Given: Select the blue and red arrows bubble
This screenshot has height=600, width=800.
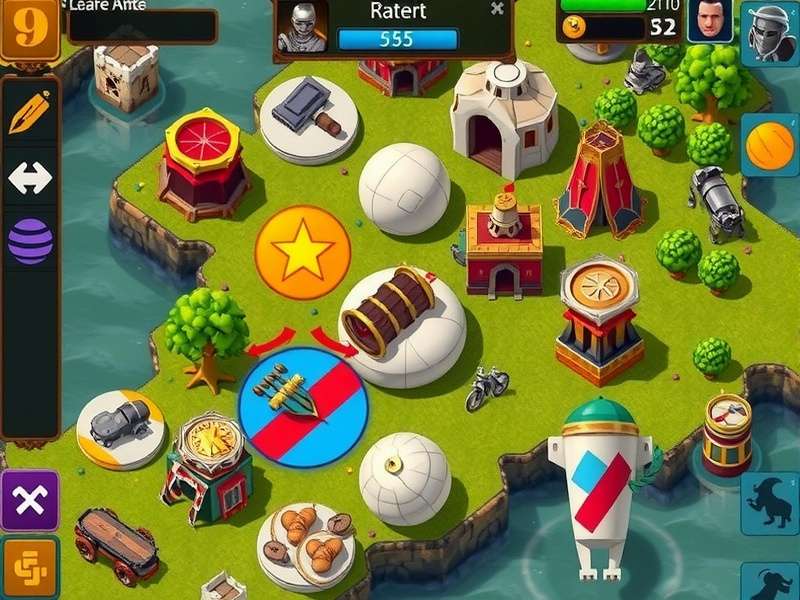Looking at the screenshot, I should (303, 407).
